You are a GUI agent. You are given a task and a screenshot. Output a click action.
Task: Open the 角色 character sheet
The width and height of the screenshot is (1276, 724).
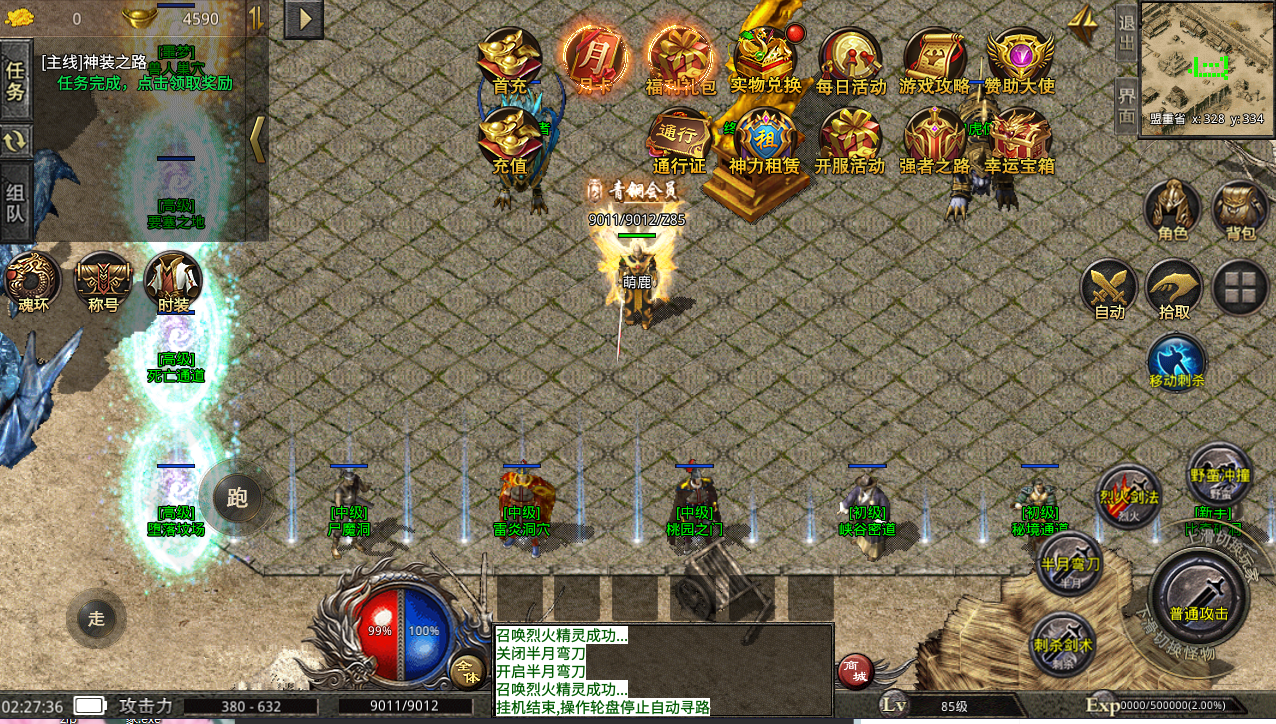[x=1173, y=210]
